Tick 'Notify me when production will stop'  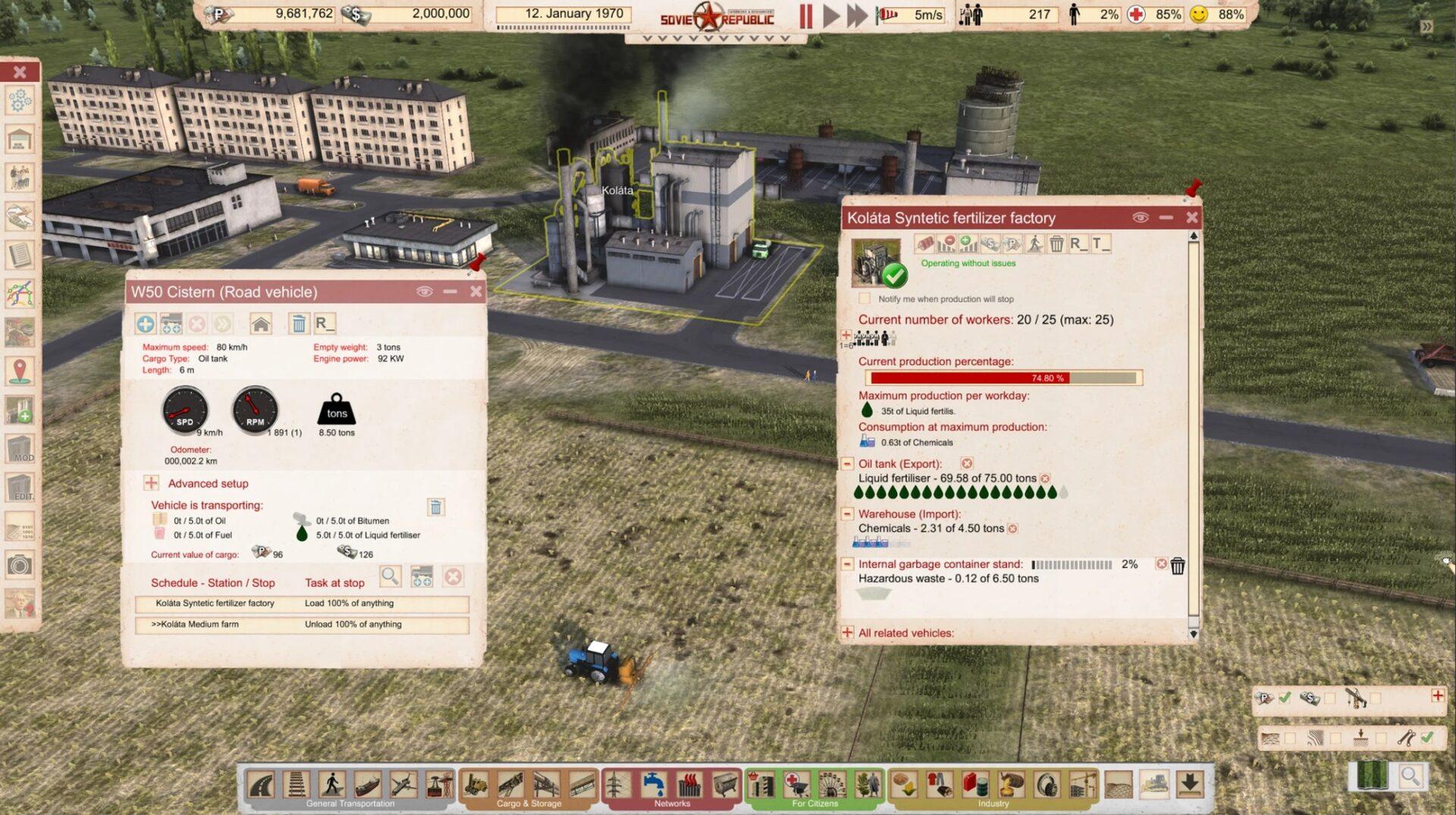pos(864,299)
